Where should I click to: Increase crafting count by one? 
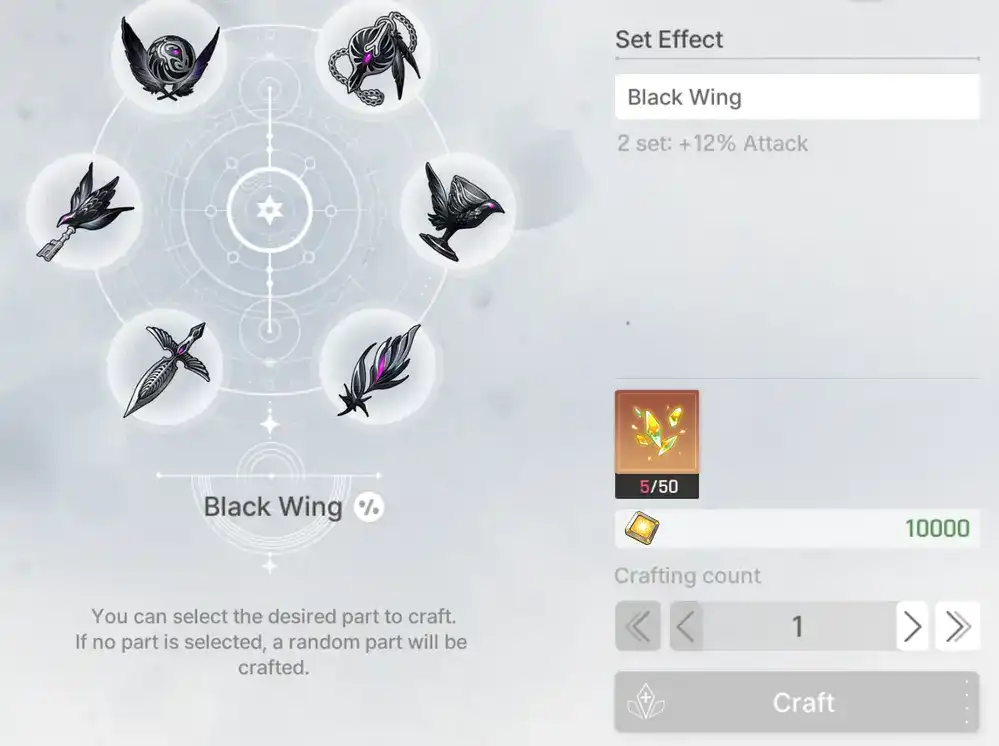click(x=912, y=627)
